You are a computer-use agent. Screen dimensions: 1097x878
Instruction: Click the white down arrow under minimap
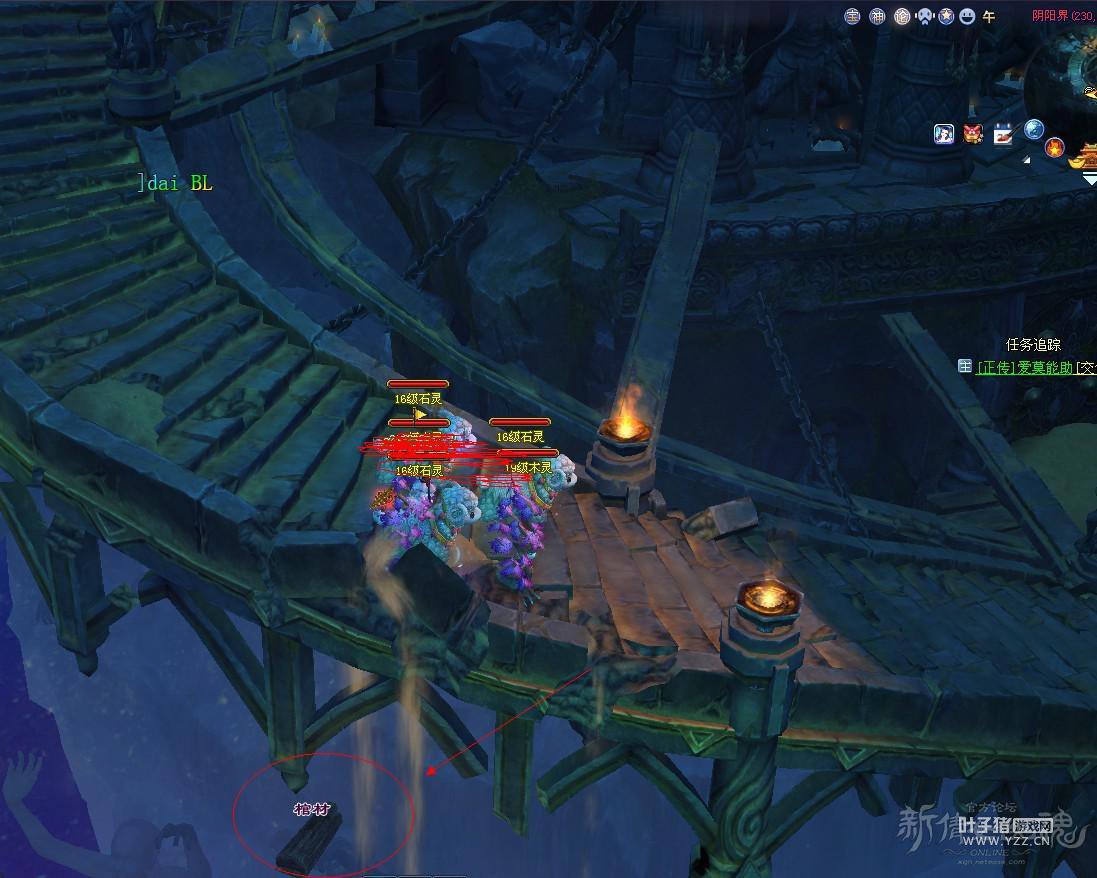(x=1089, y=180)
